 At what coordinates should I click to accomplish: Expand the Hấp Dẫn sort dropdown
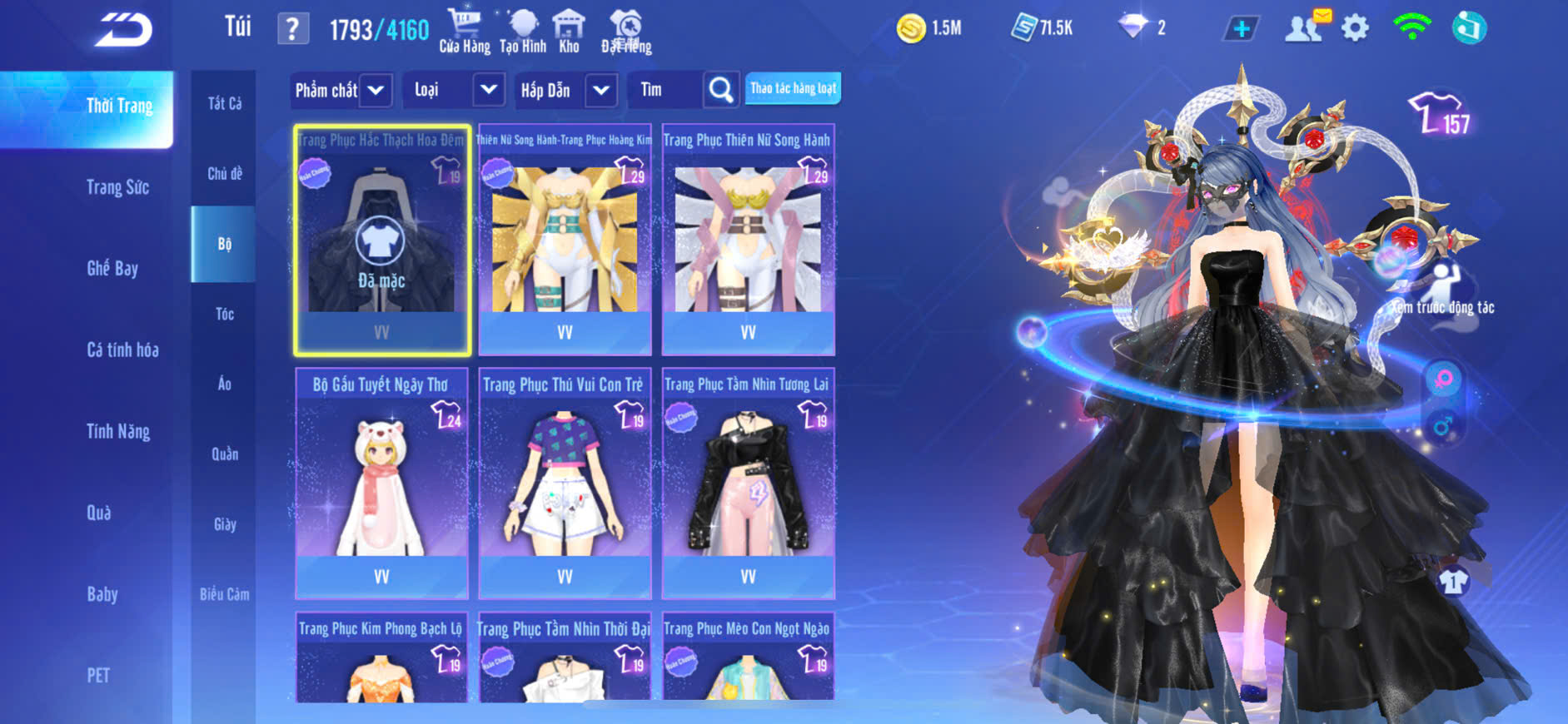pyautogui.click(x=601, y=90)
